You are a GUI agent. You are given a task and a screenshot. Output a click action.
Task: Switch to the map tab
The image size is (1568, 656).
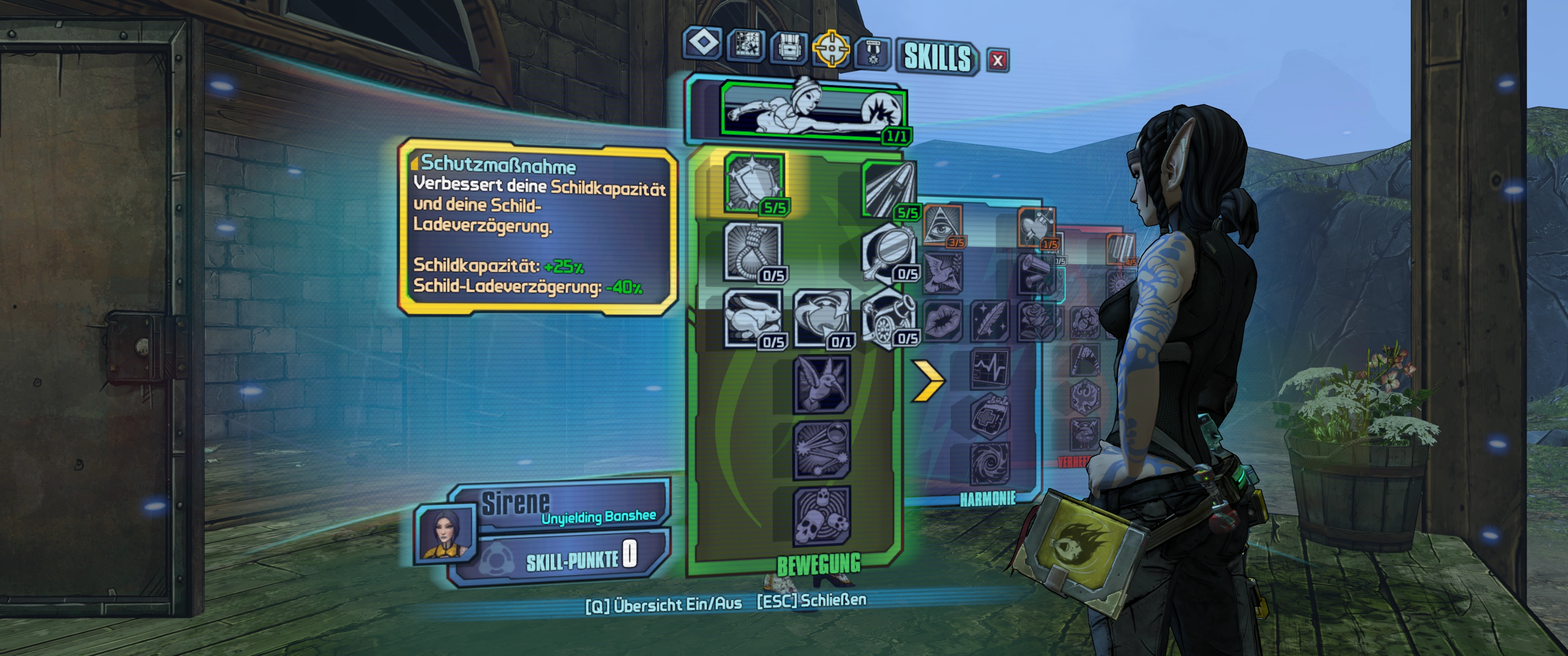click(x=746, y=46)
